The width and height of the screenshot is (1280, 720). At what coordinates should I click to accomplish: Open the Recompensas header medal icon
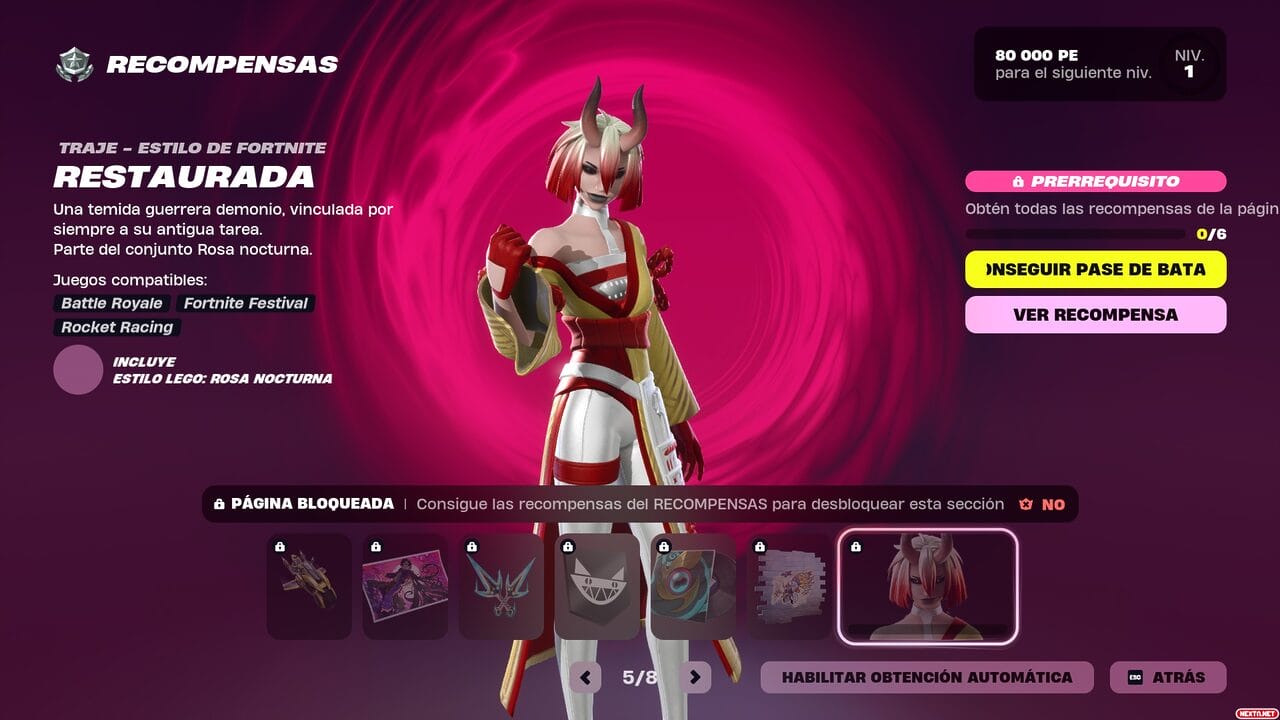[74, 65]
